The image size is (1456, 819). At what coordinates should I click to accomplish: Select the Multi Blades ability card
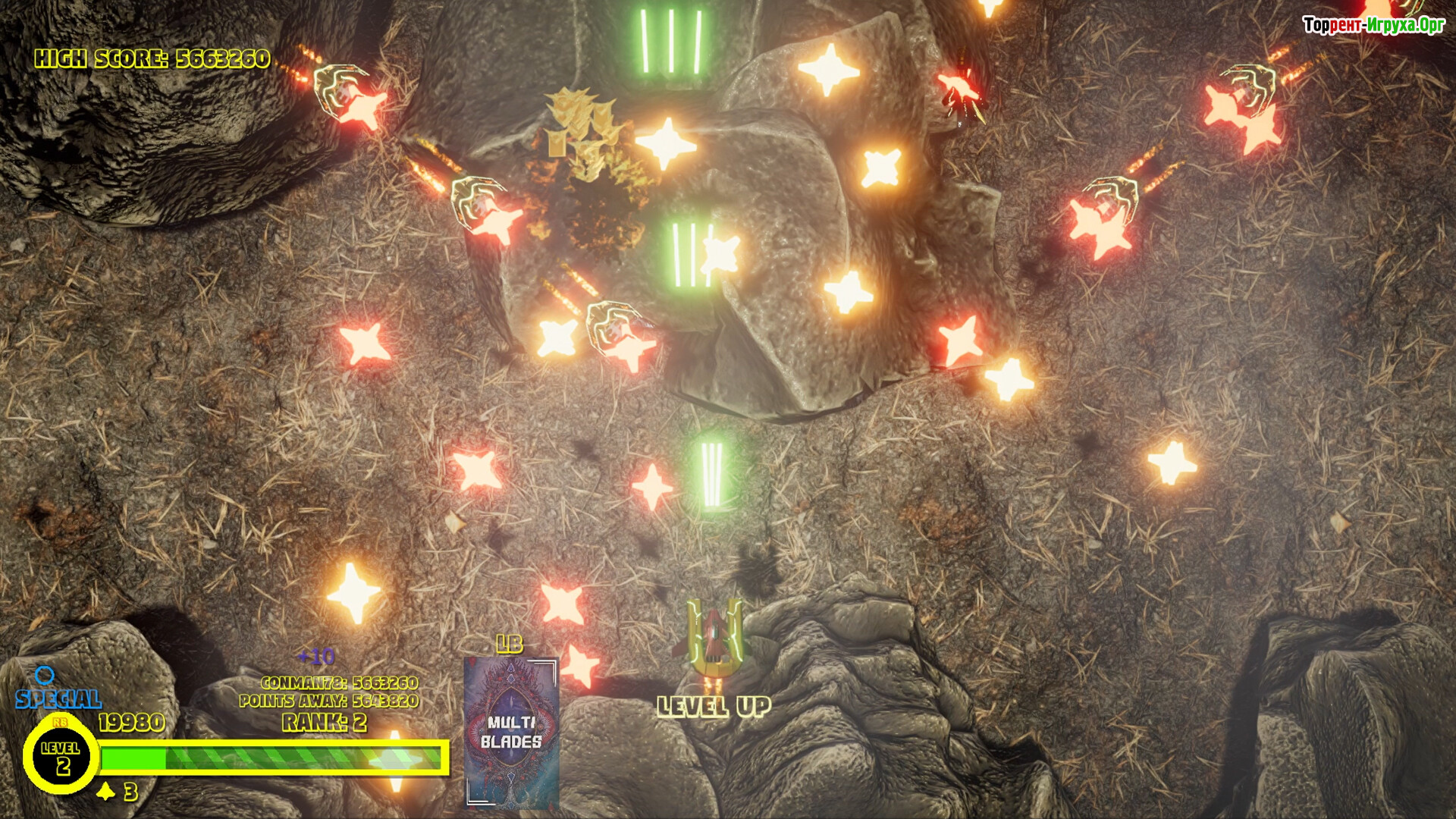tap(511, 732)
